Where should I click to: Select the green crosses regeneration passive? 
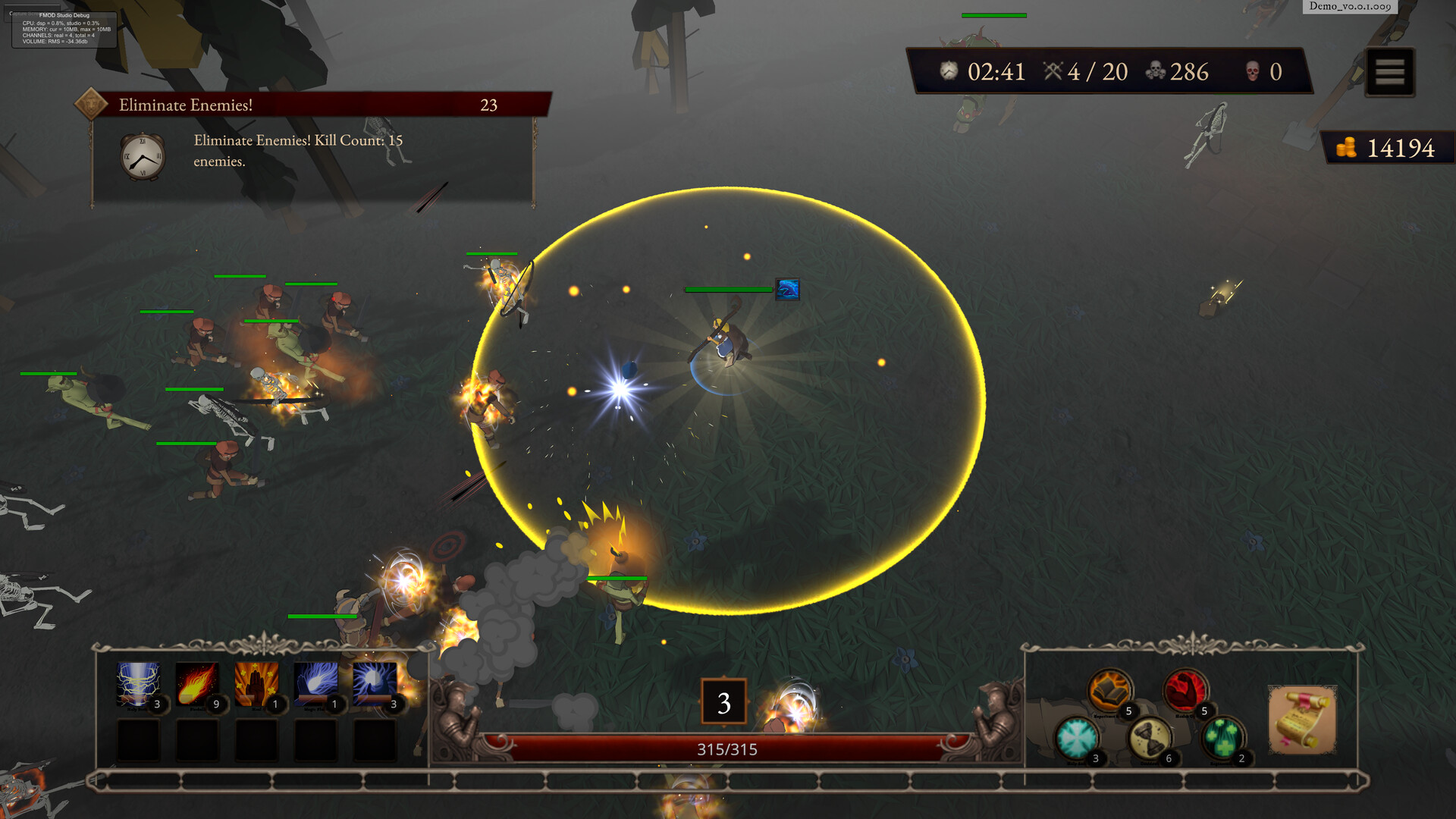pyautogui.click(x=1223, y=738)
